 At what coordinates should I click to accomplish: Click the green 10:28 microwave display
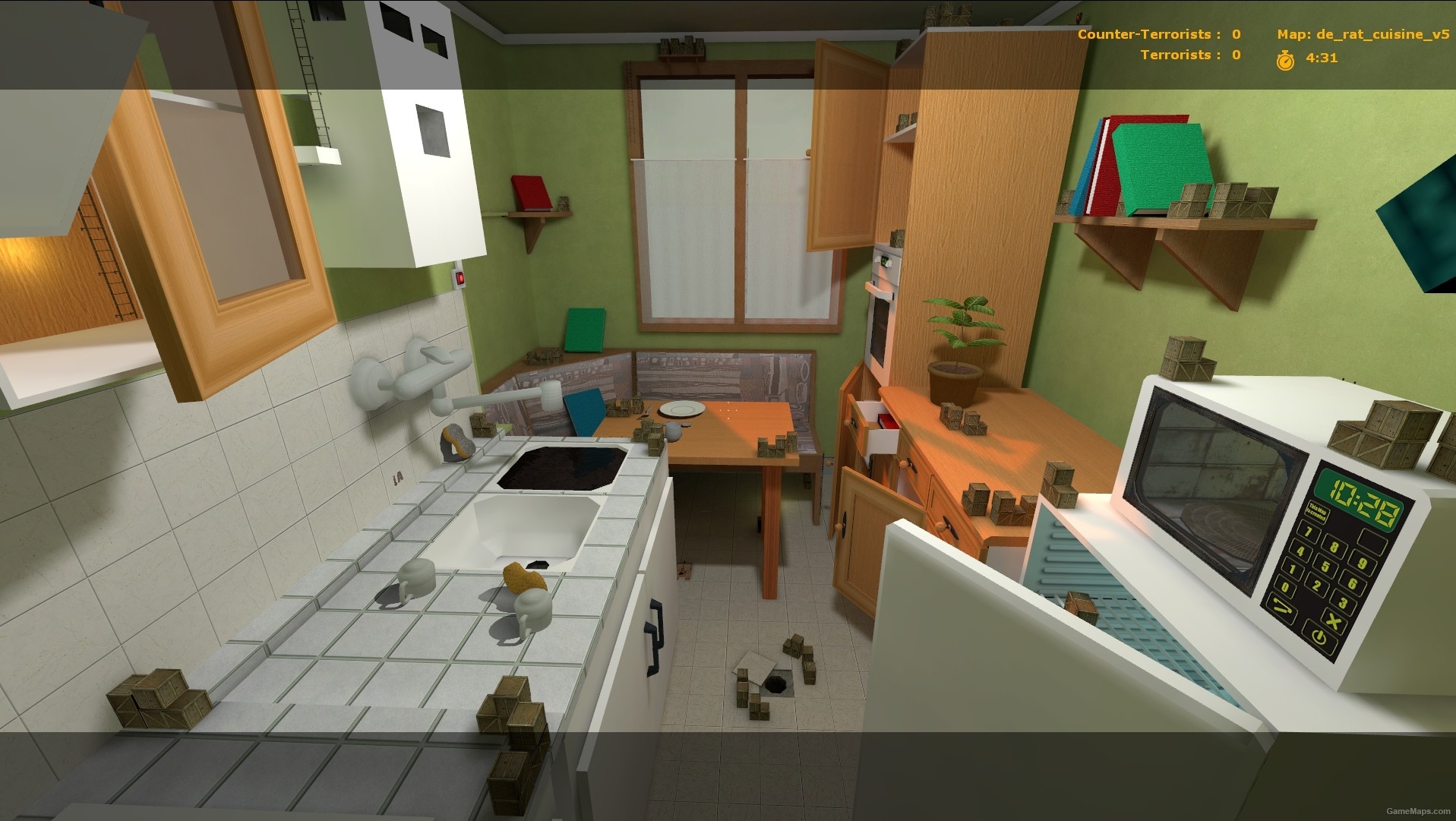pyautogui.click(x=1359, y=501)
